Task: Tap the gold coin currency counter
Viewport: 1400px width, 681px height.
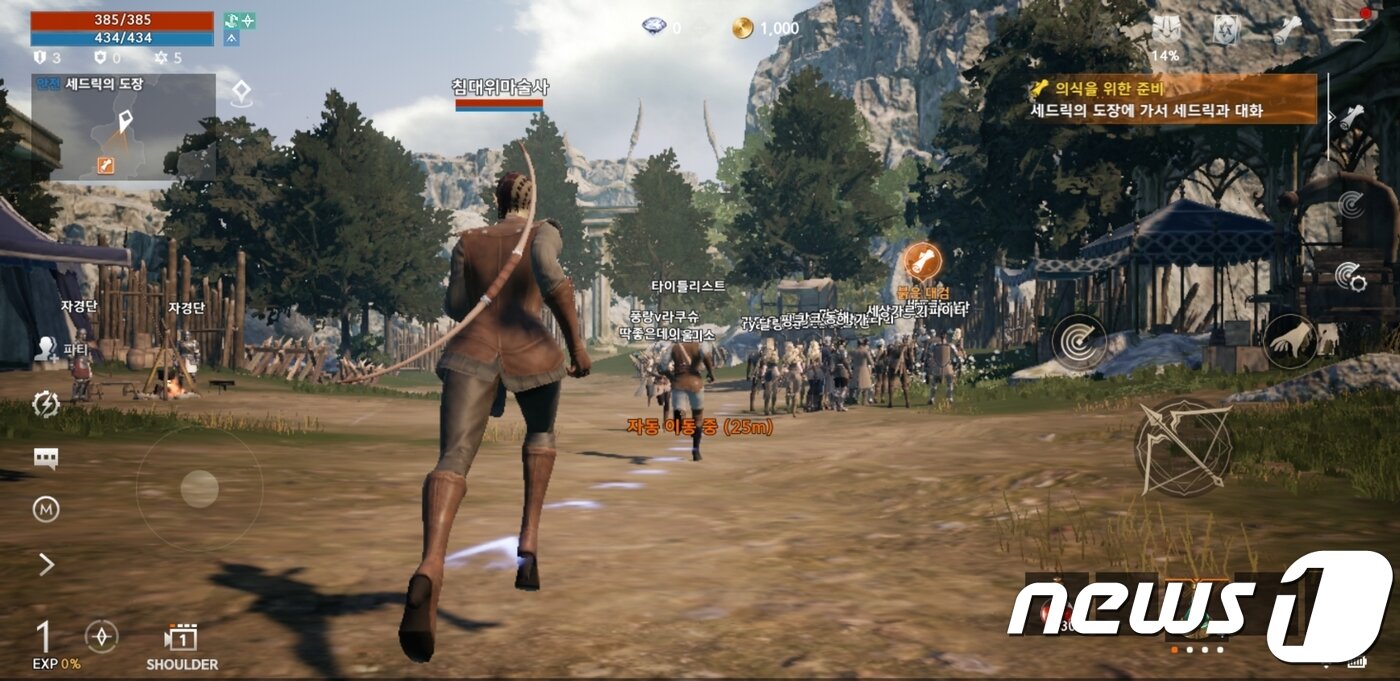Action: (766, 28)
